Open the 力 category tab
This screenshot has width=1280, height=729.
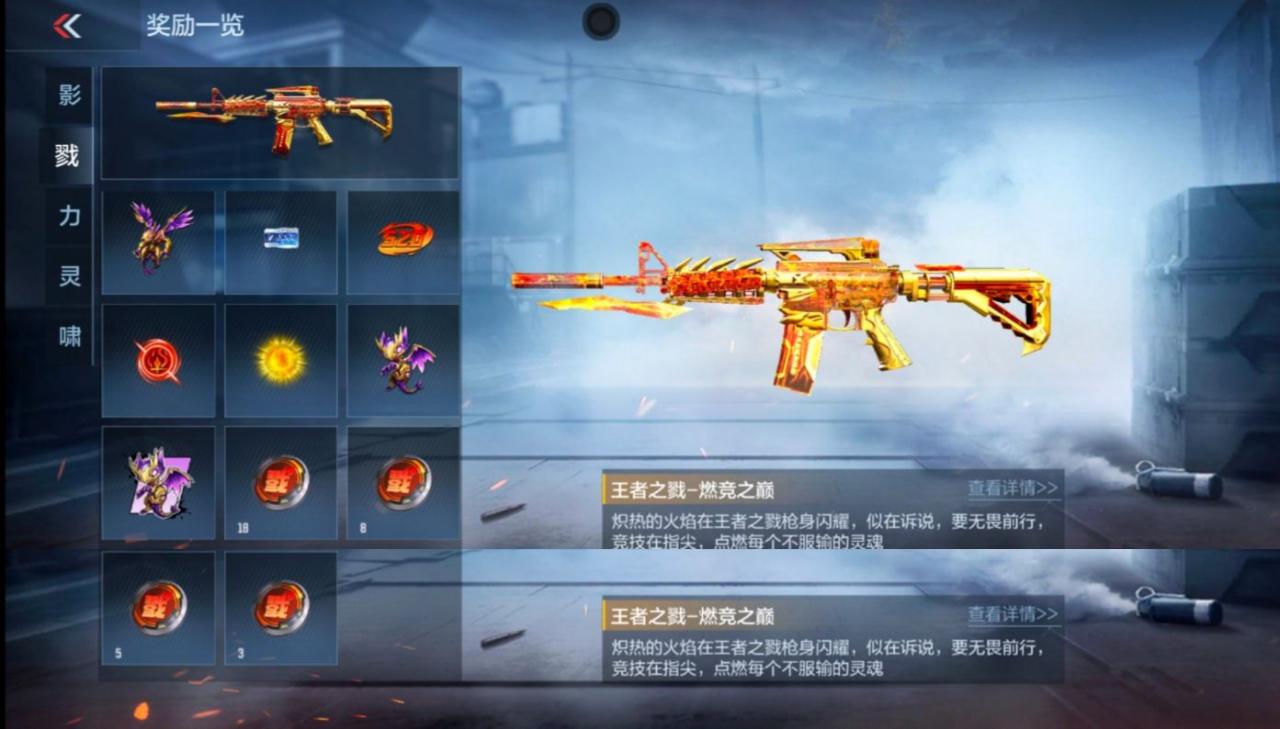66,216
